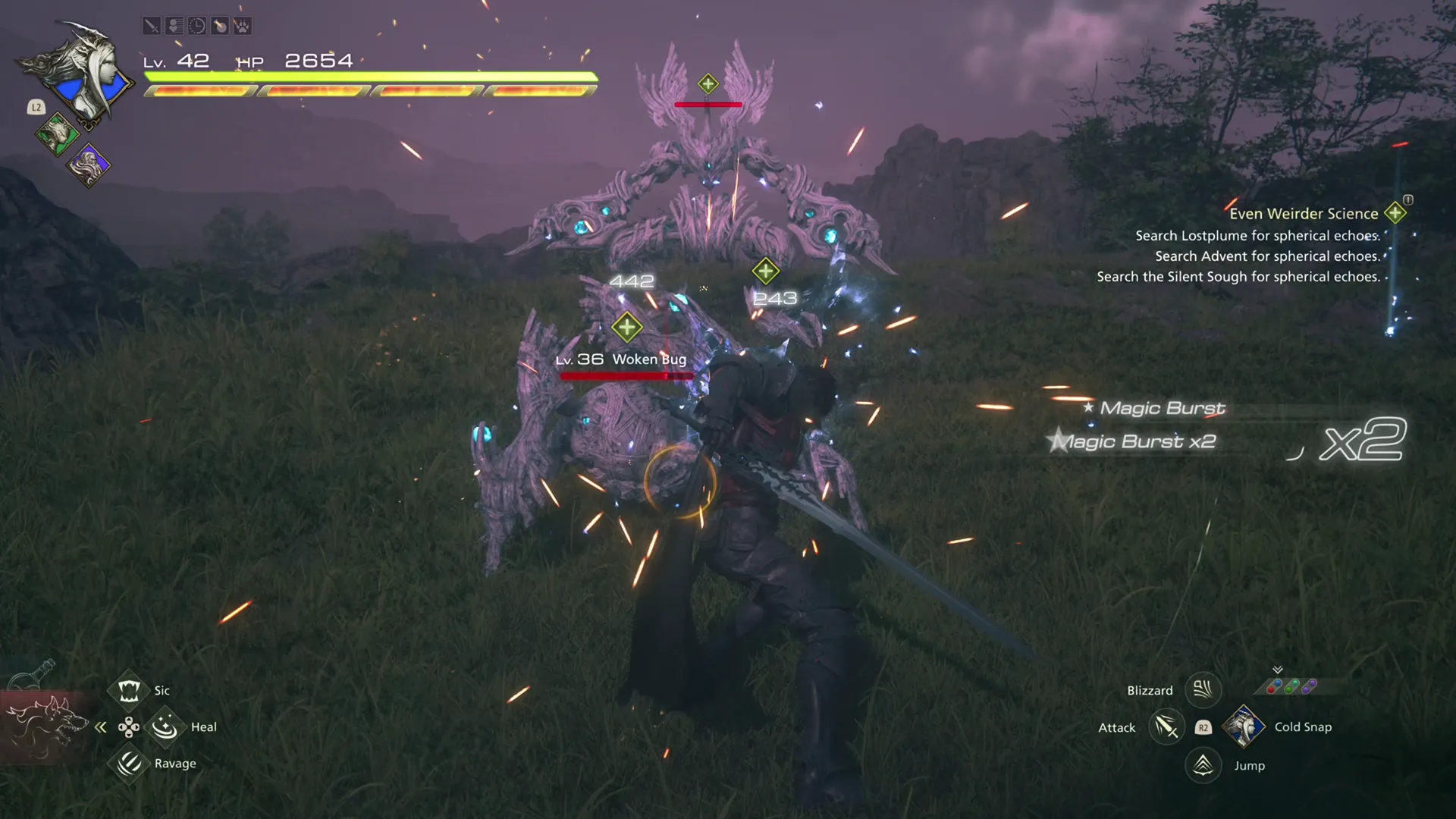Toggle the green magic orb indicator
The height and width of the screenshot is (819, 1456).
tap(1289, 689)
